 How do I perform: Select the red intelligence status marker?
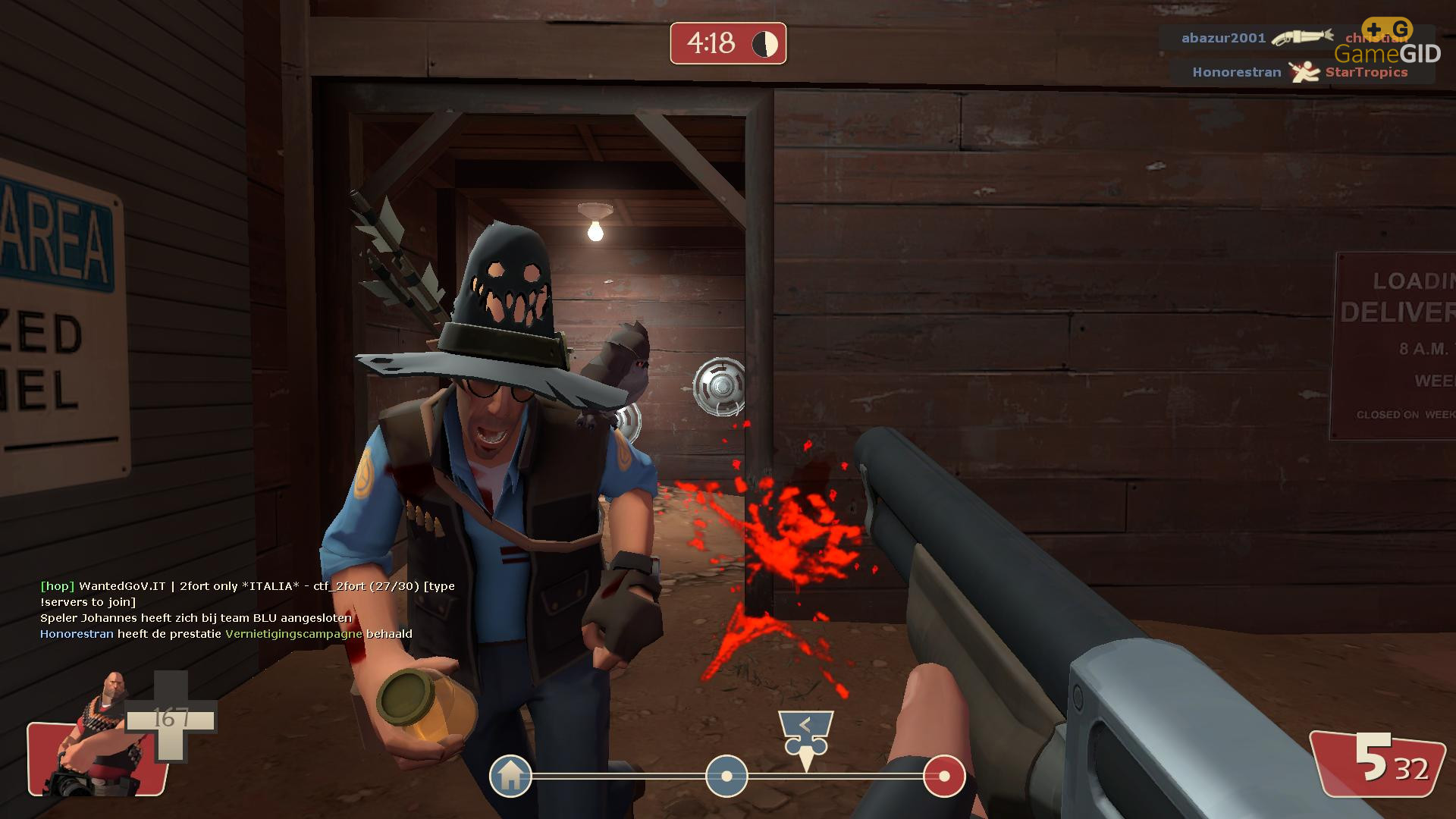pyautogui.click(x=944, y=776)
